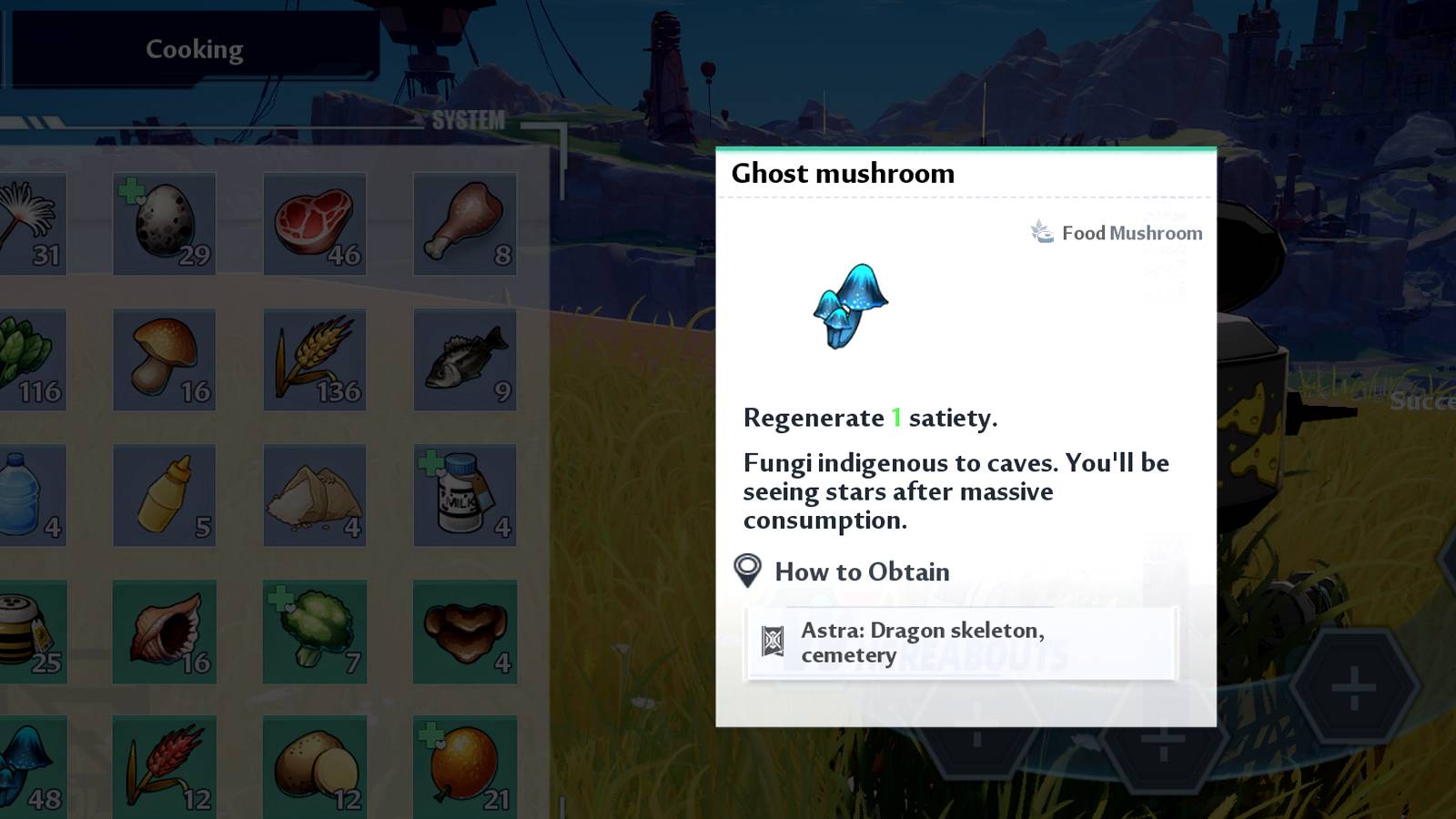Expand the Astra location details entry
The image size is (1456, 819).
(x=958, y=642)
